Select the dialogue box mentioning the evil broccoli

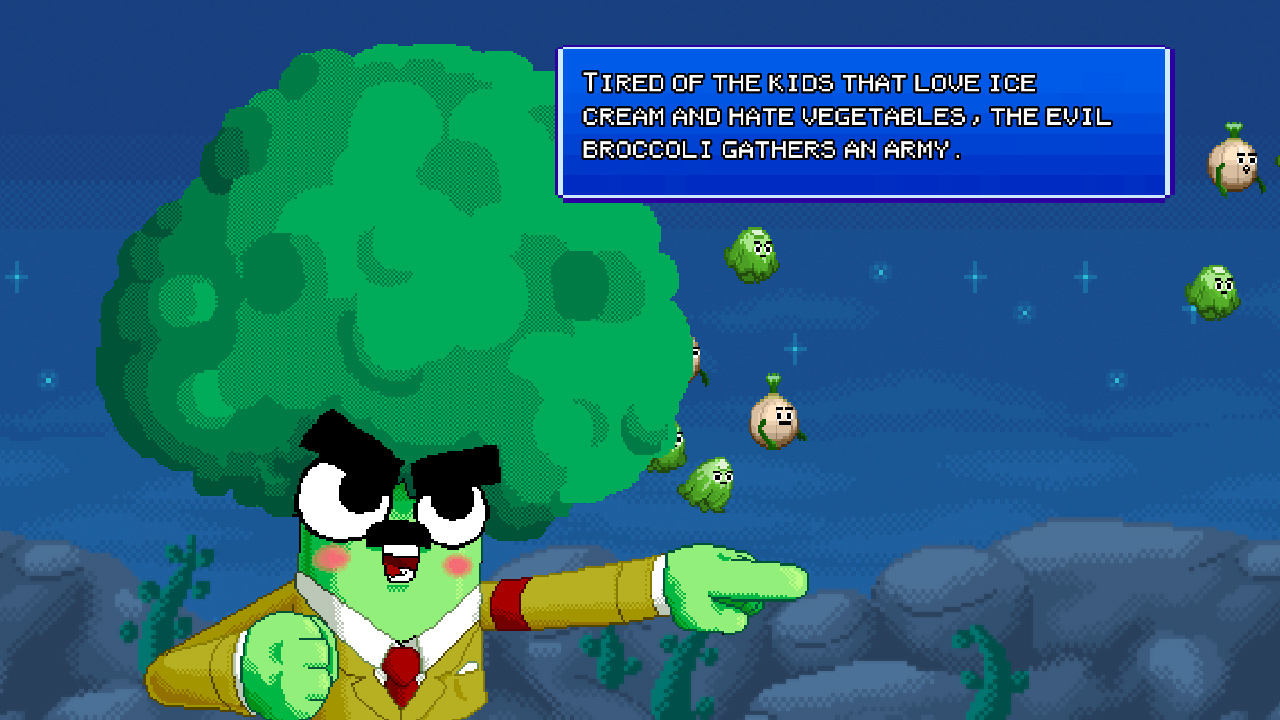(x=865, y=120)
